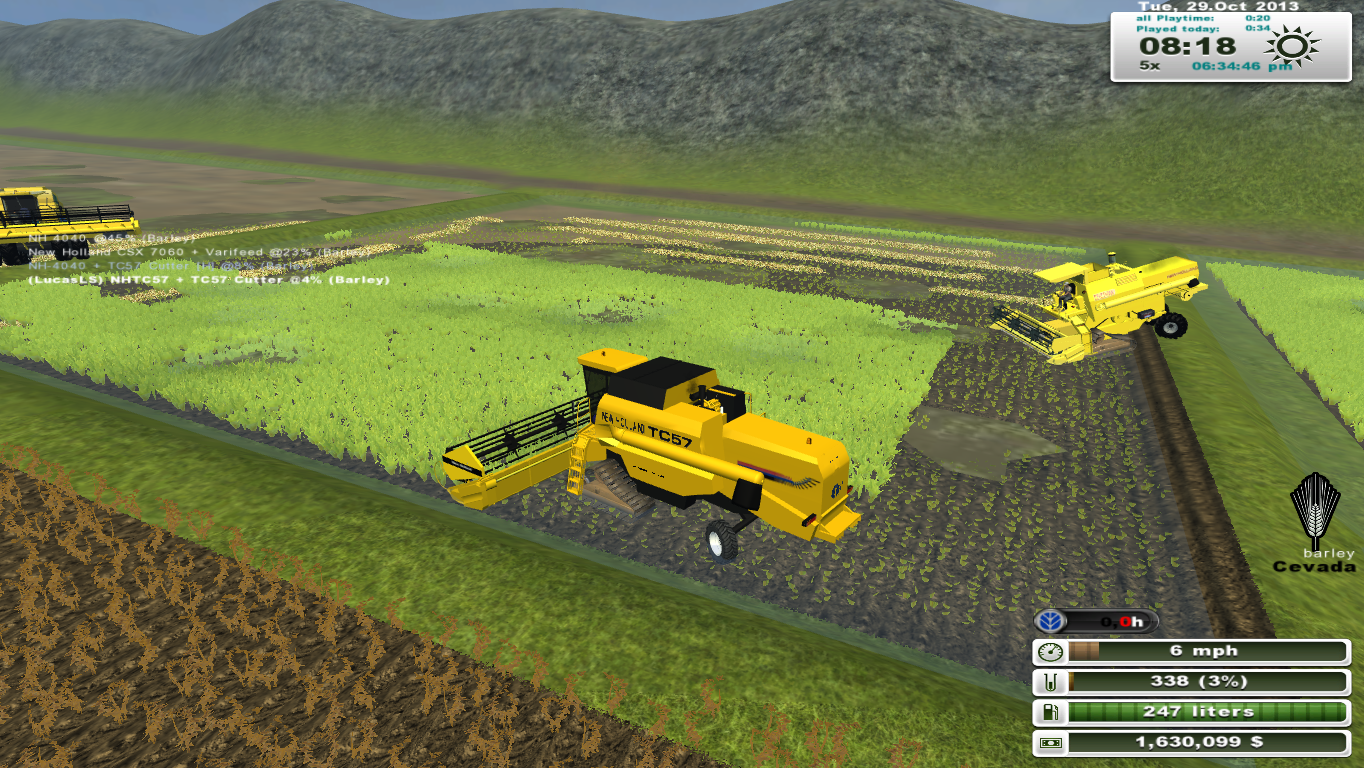This screenshot has width=1364, height=768.
Task: Click the green fuel bar at 247 liters
Action: pyautogui.click(x=1200, y=711)
